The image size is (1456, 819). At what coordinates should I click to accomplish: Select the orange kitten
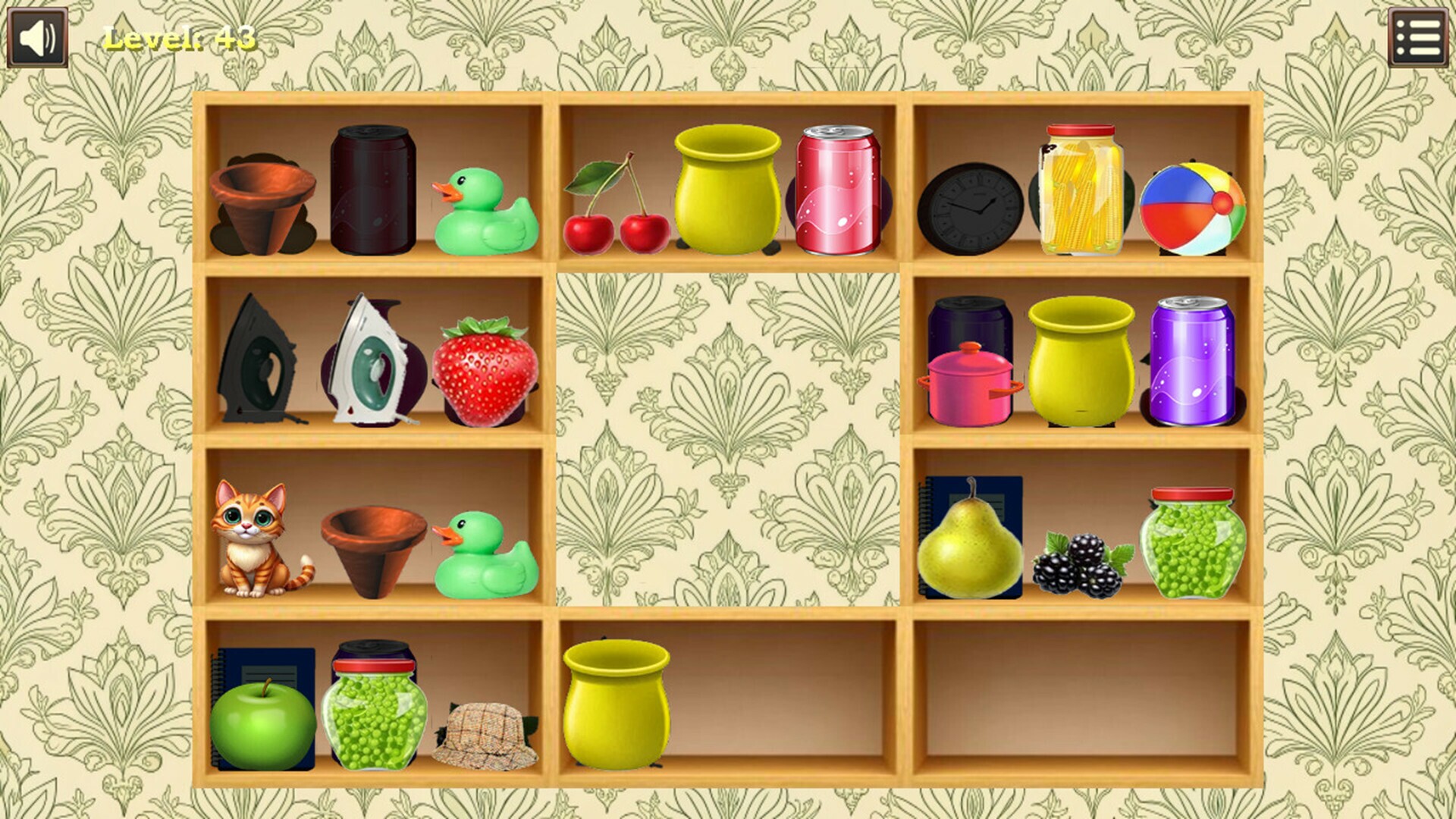tap(256, 539)
